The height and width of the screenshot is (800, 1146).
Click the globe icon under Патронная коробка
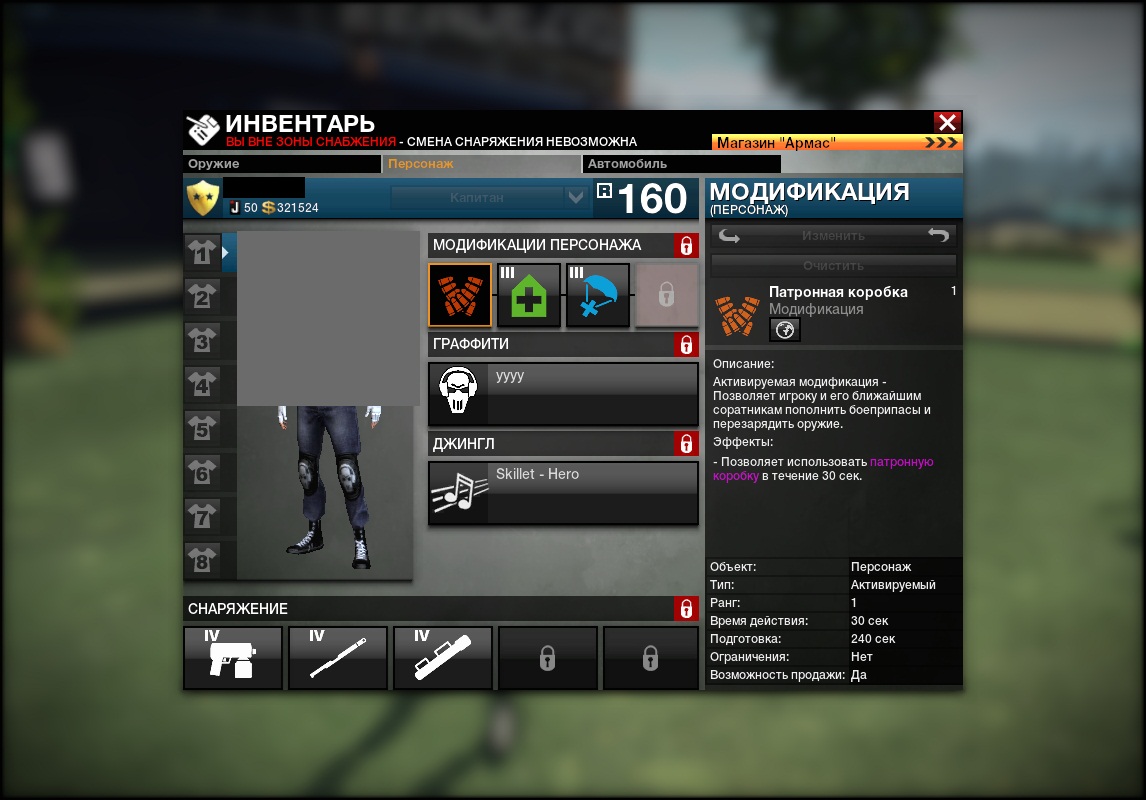784,330
